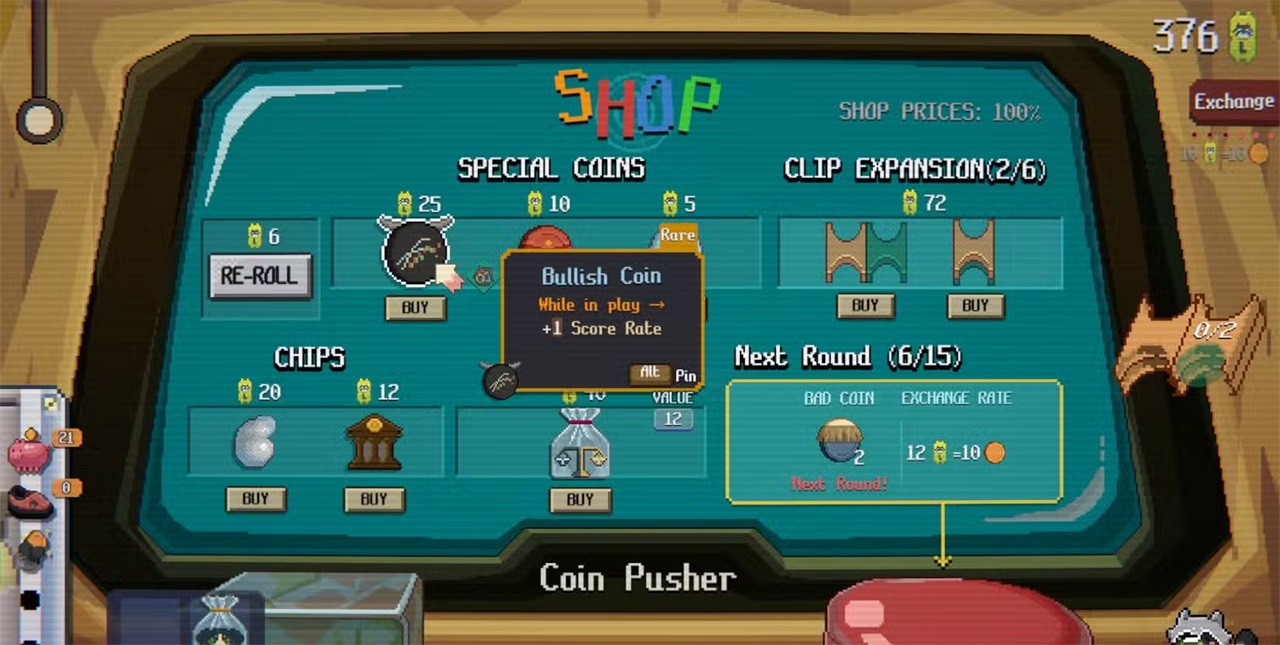Screen dimensions: 1280x645
Task: Select the double clip expansion icon
Action: click(x=866, y=252)
